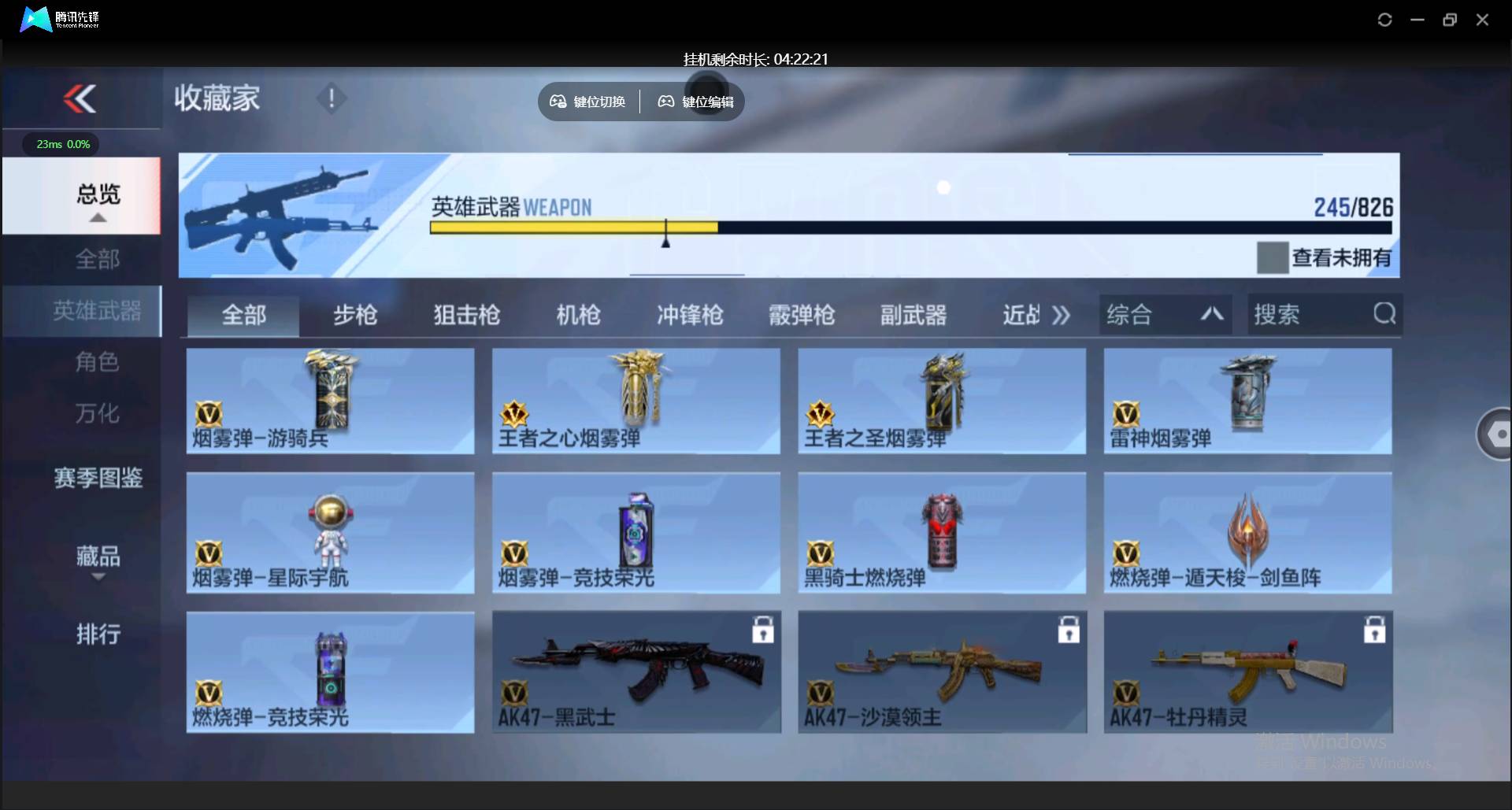Open the 排行 section in sidebar
This screenshot has height=810, width=1512.
(98, 634)
